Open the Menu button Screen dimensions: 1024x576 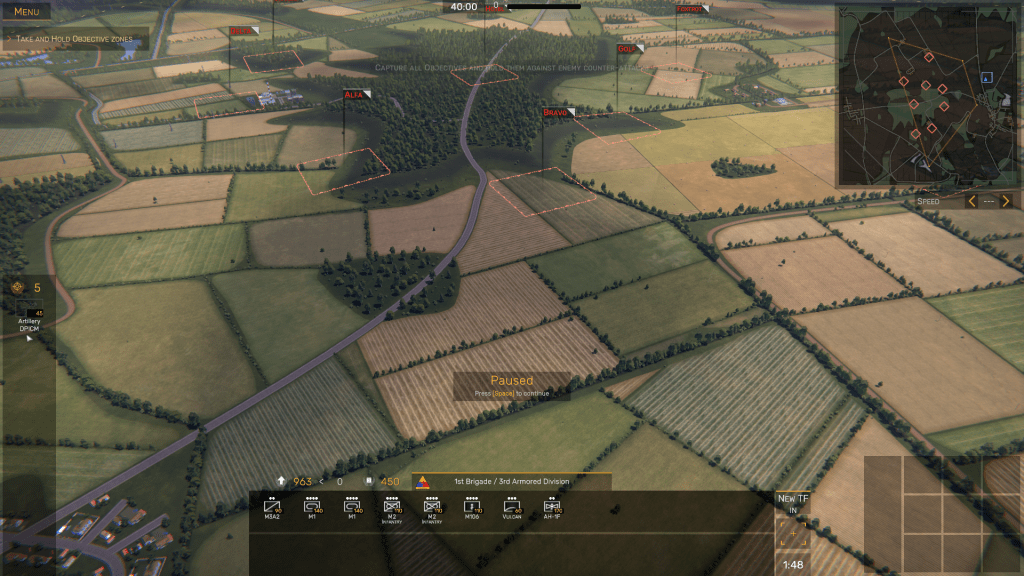pyautogui.click(x=26, y=12)
